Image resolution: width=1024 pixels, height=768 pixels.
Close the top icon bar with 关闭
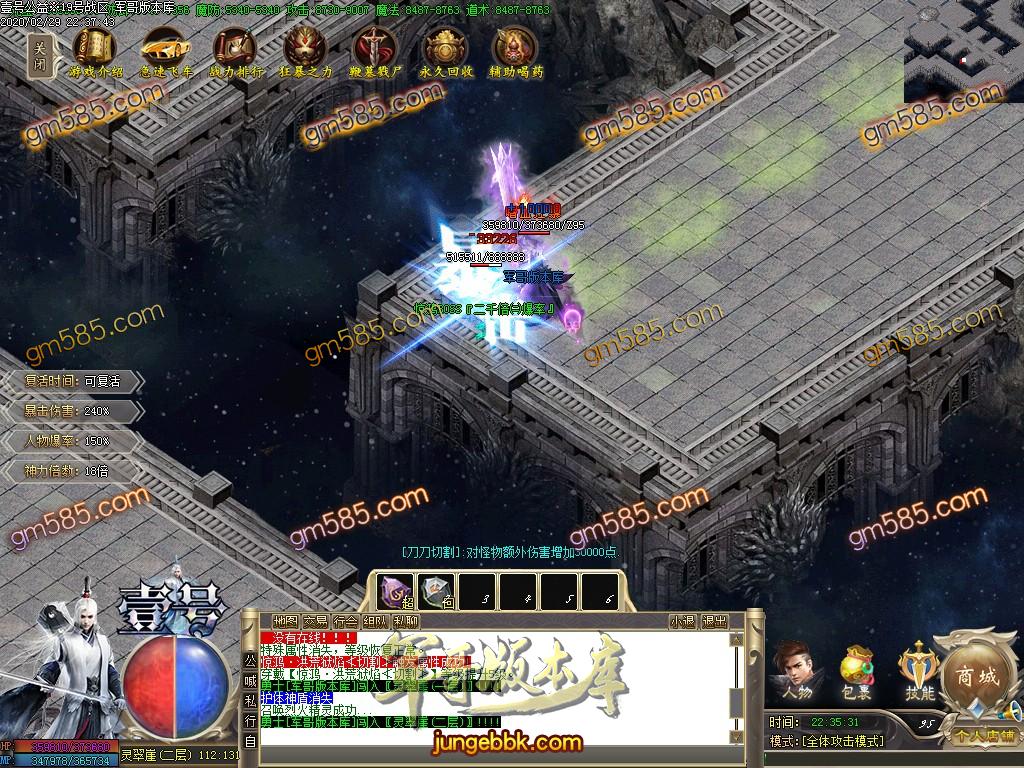click(x=40, y=53)
